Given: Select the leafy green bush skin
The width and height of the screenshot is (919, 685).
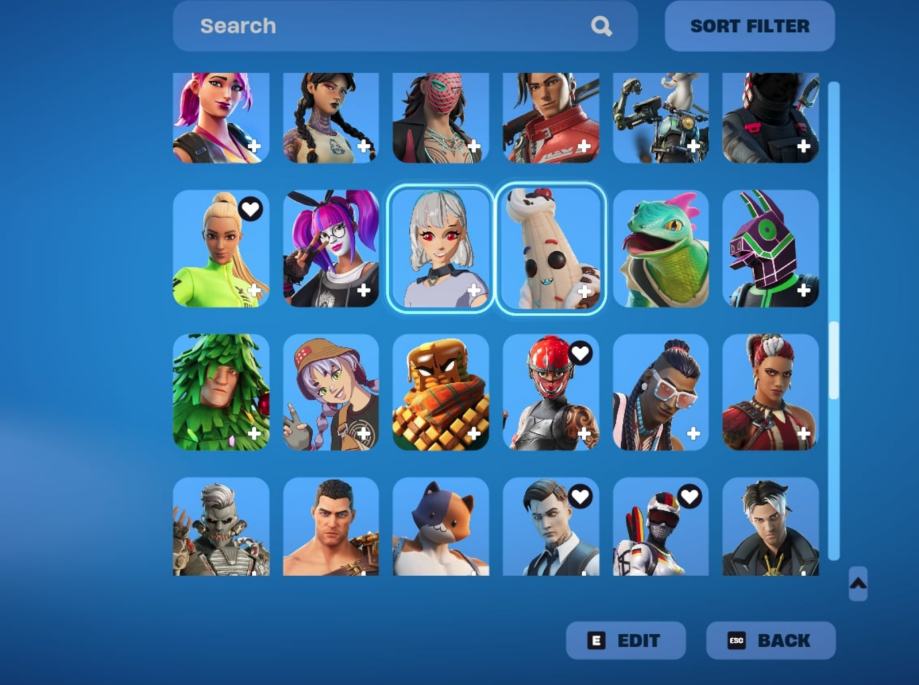Looking at the screenshot, I should 221,392.
